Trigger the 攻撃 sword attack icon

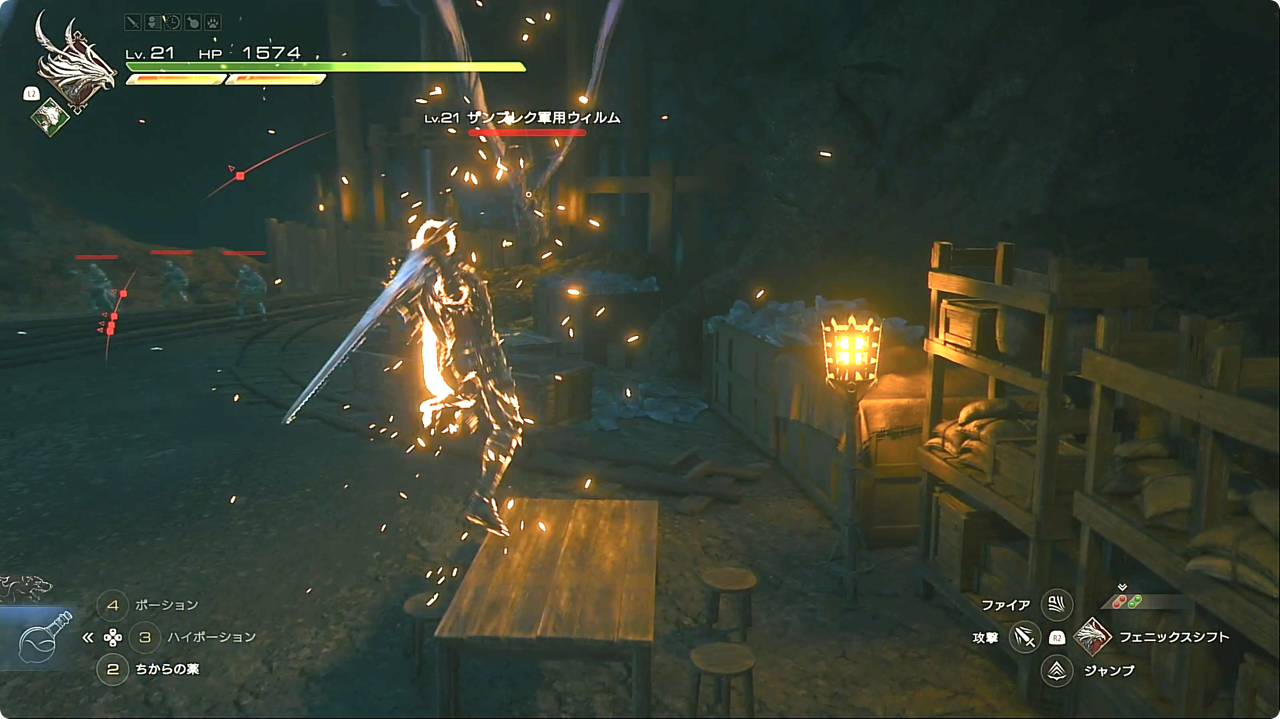click(1024, 636)
